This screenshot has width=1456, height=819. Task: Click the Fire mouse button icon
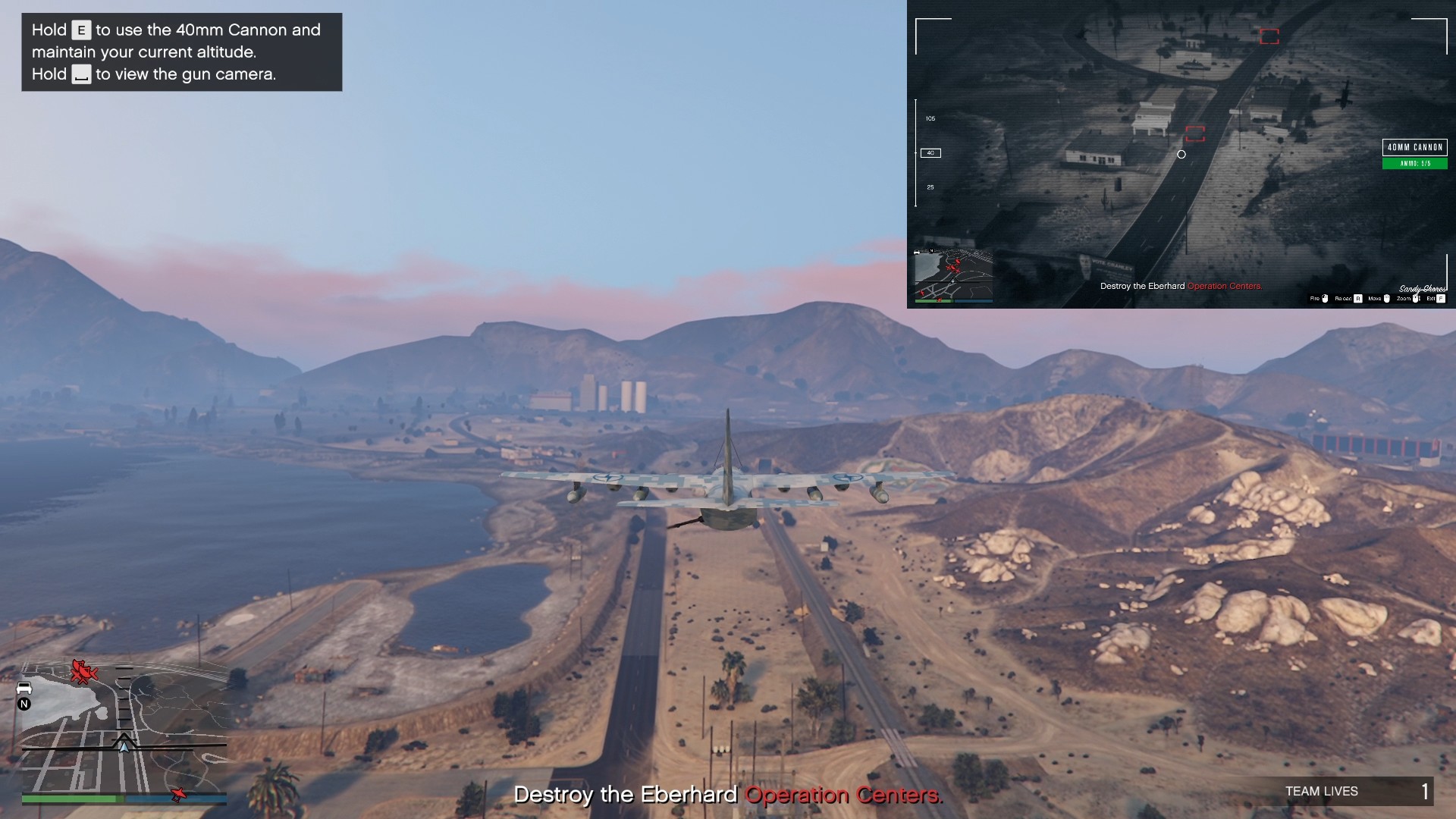[x=1324, y=299]
